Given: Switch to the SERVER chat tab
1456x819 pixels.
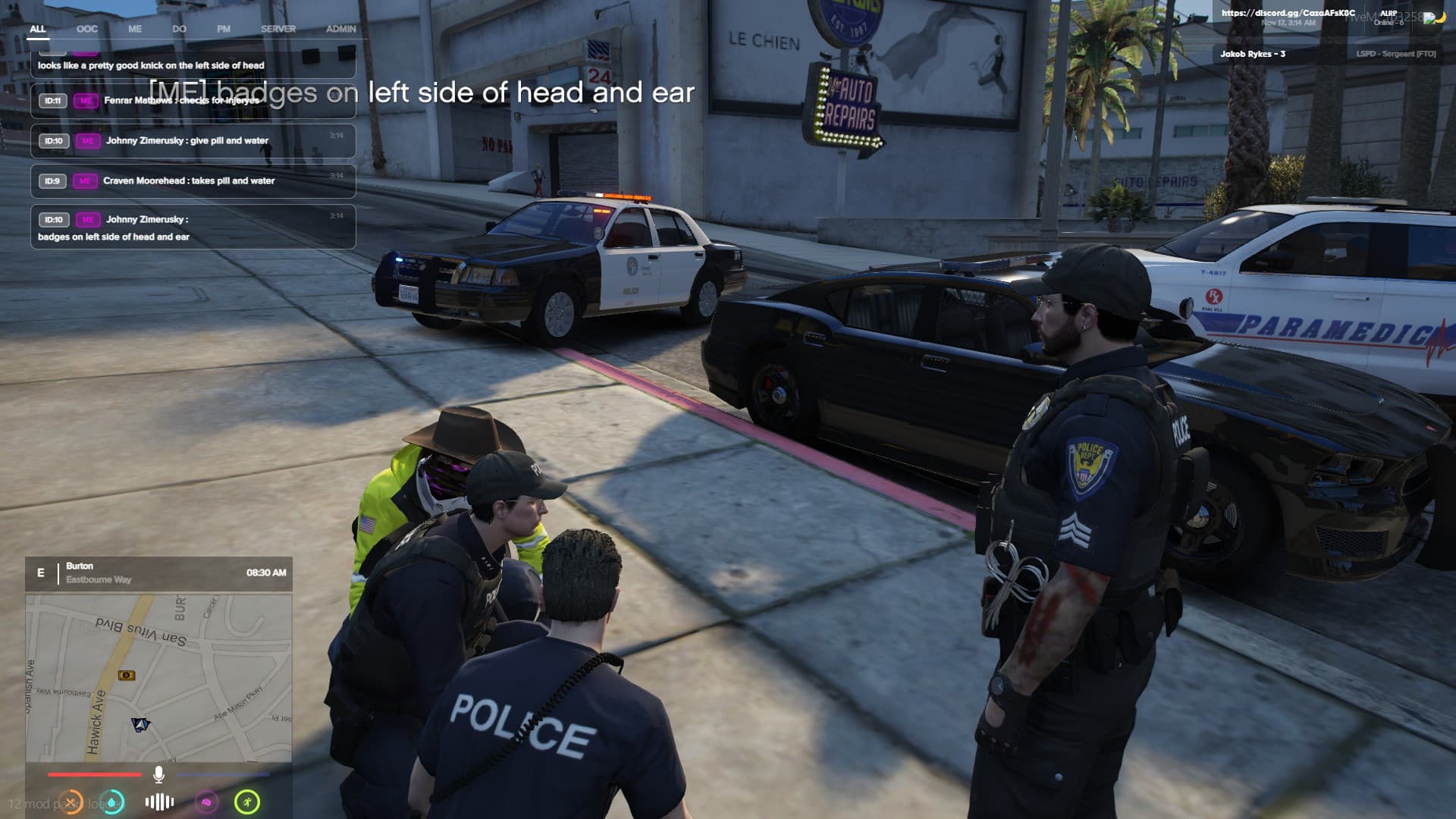Looking at the screenshot, I should tap(278, 29).
